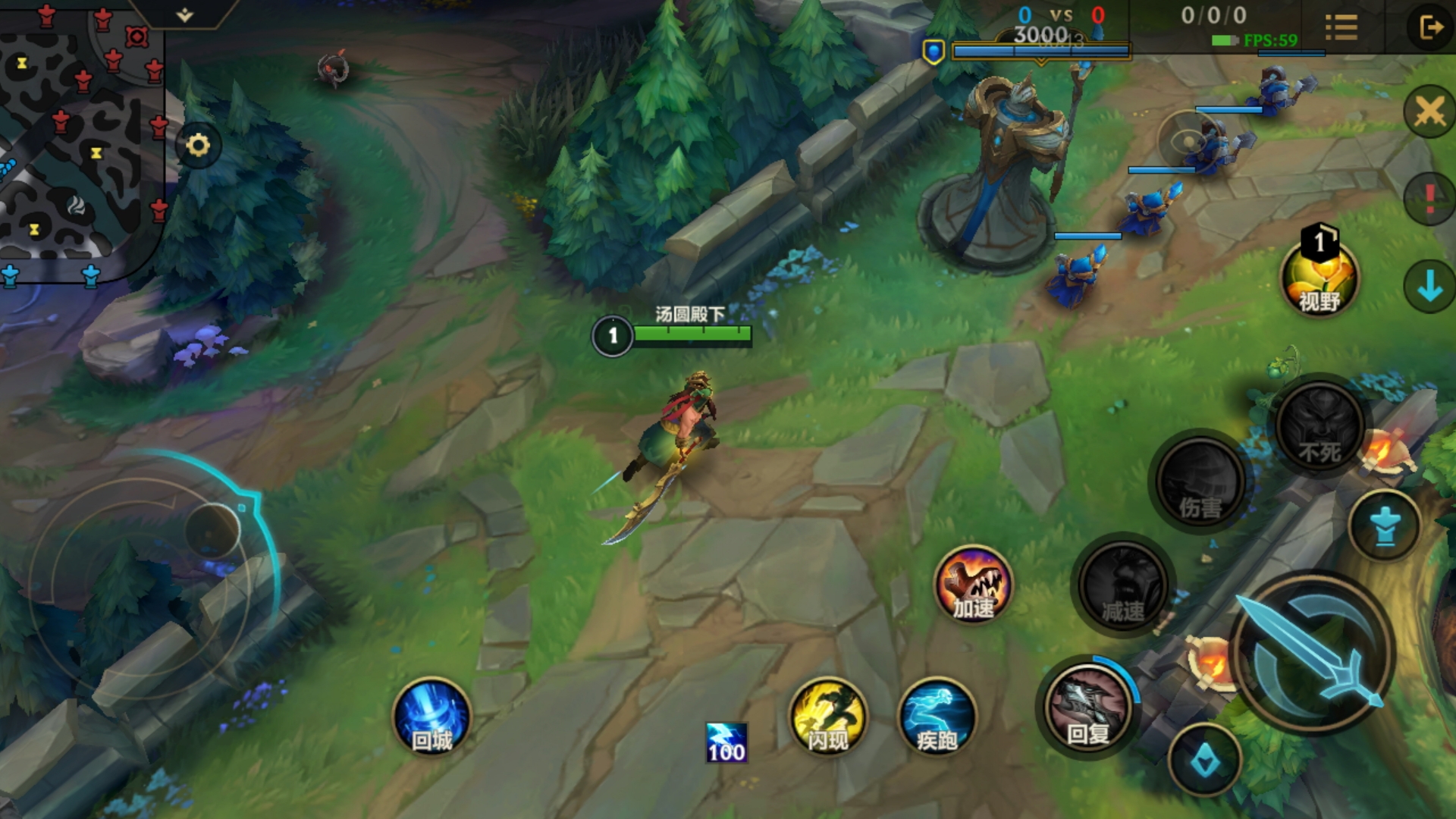Use the 闪现 flash spell
Screen dimensions: 1456x819
pos(827,717)
